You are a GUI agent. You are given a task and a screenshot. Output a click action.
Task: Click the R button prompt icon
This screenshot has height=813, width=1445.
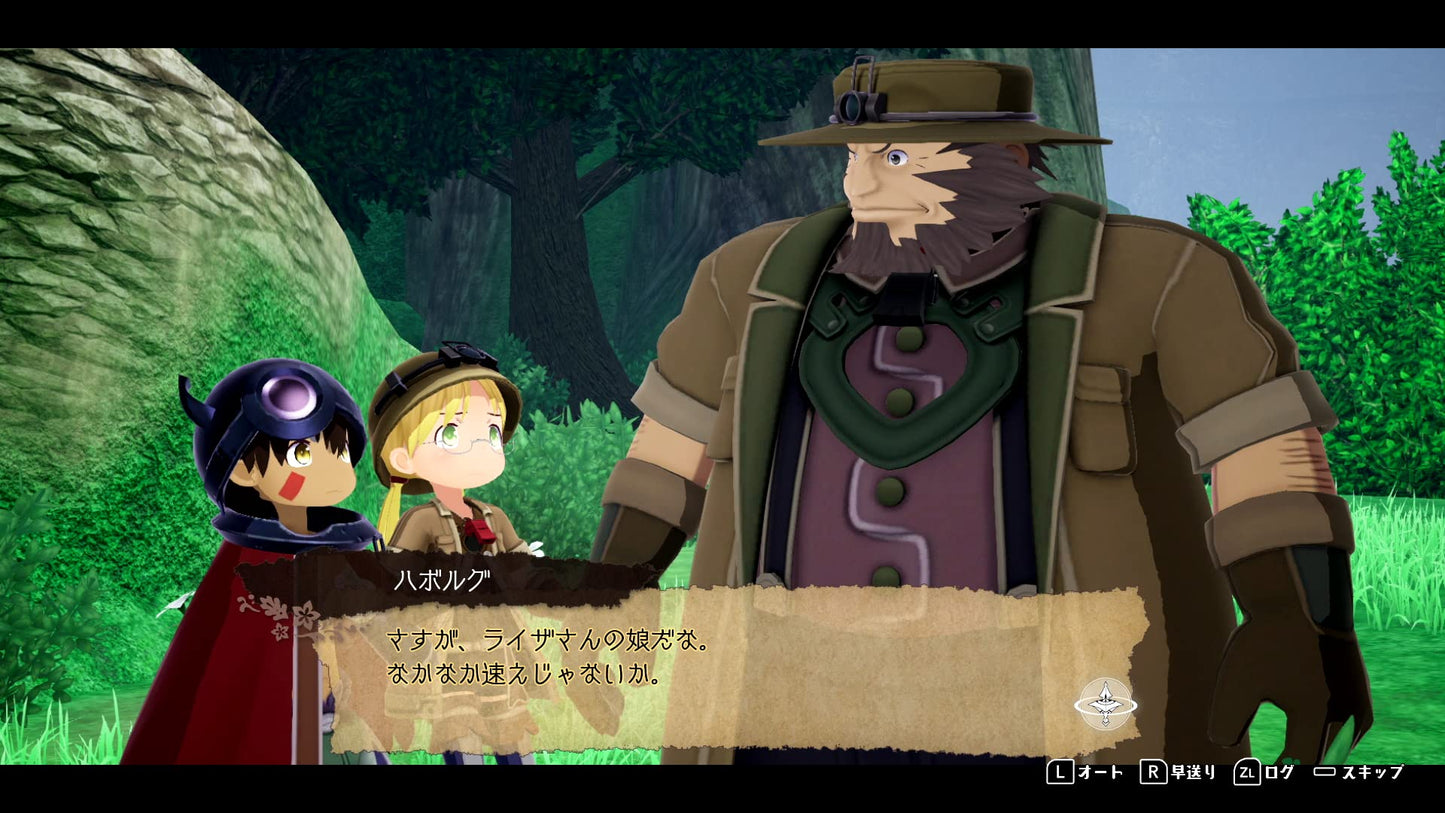(x=1152, y=771)
